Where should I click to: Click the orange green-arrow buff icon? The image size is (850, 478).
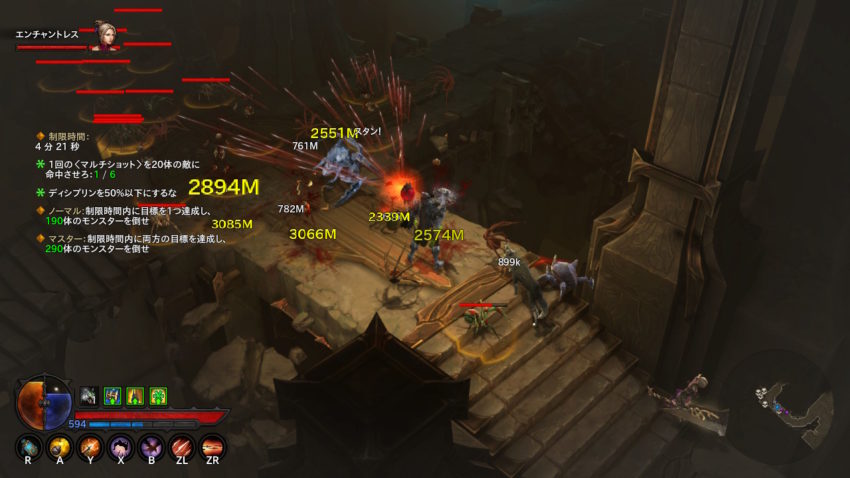[x=134, y=396]
